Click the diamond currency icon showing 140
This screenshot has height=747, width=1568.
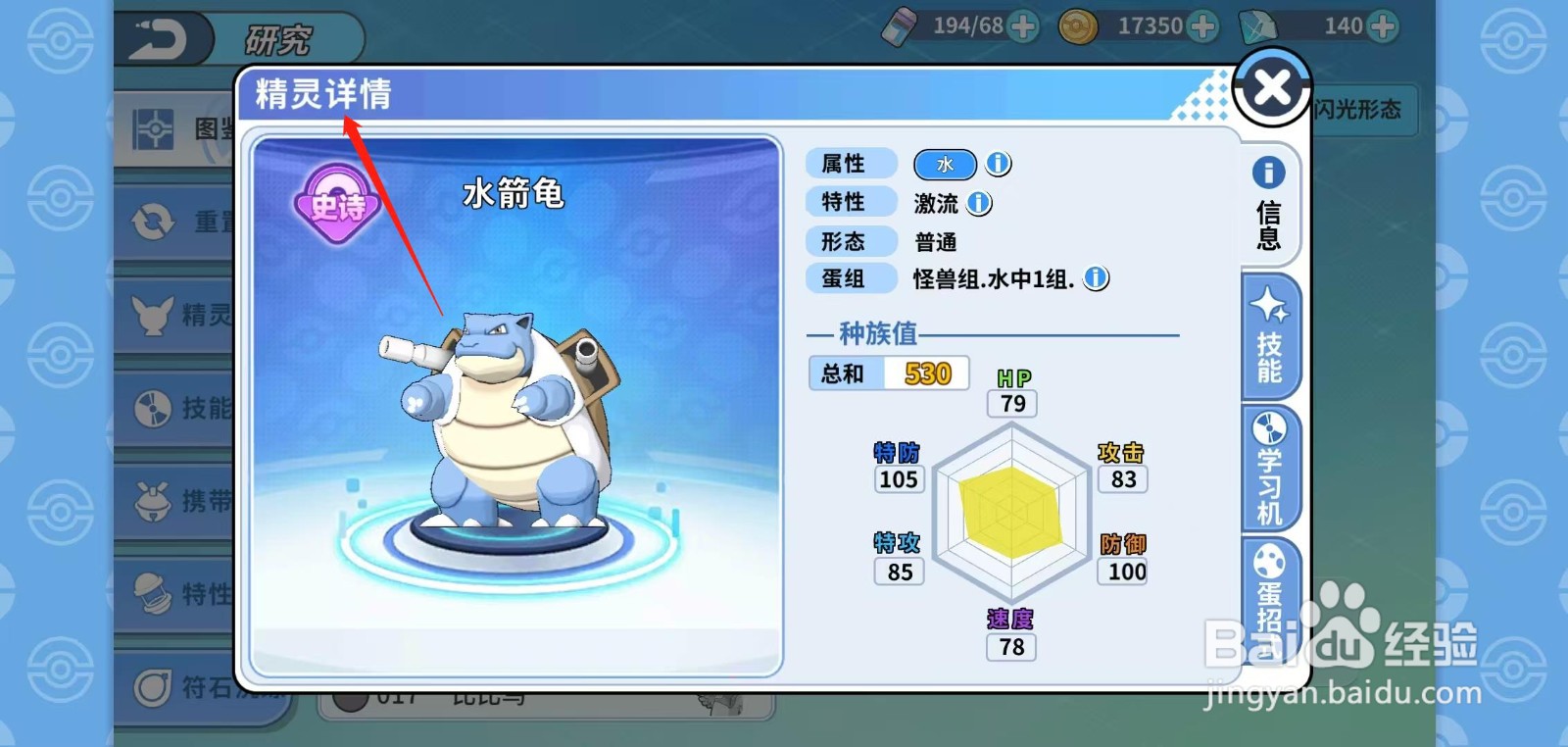tap(1257, 25)
